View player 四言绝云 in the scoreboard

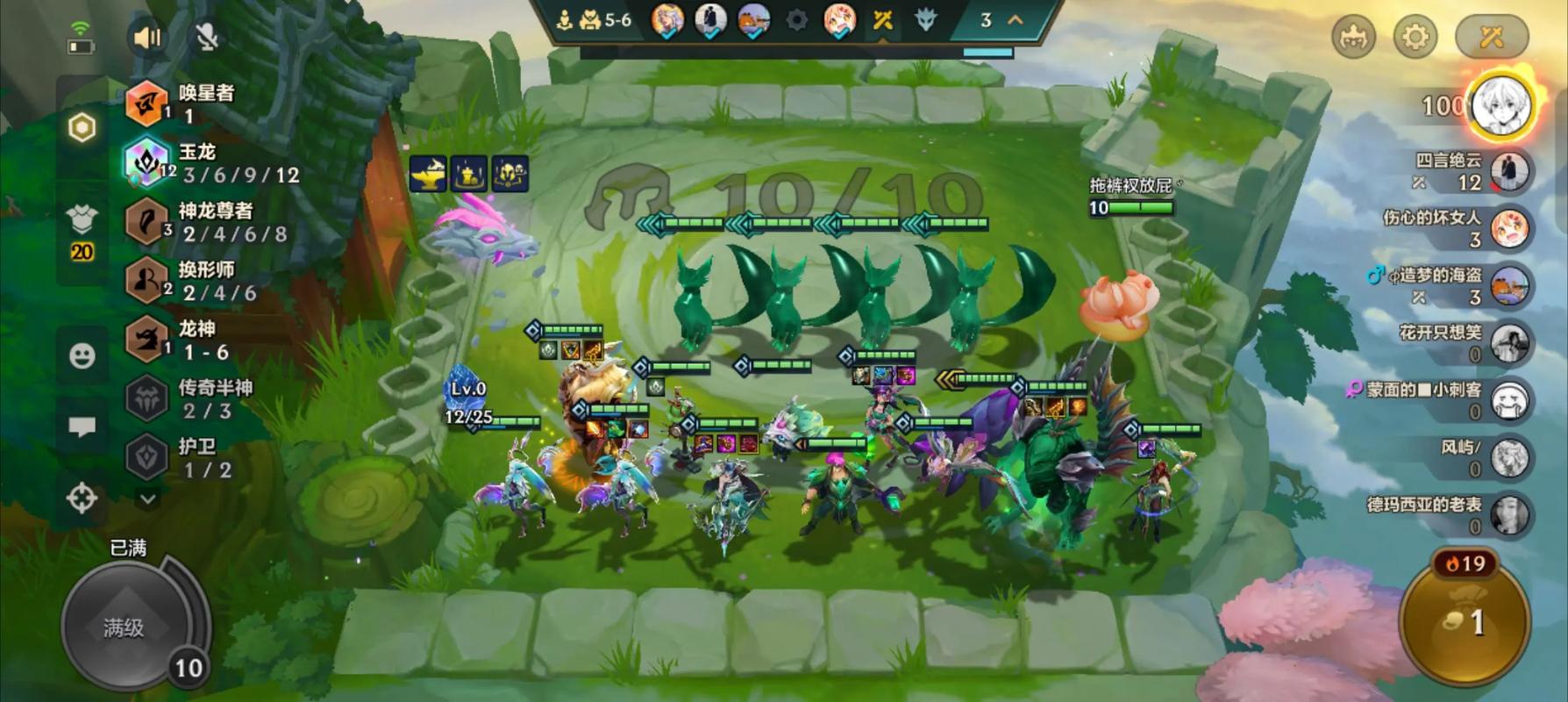tap(1473, 171)
